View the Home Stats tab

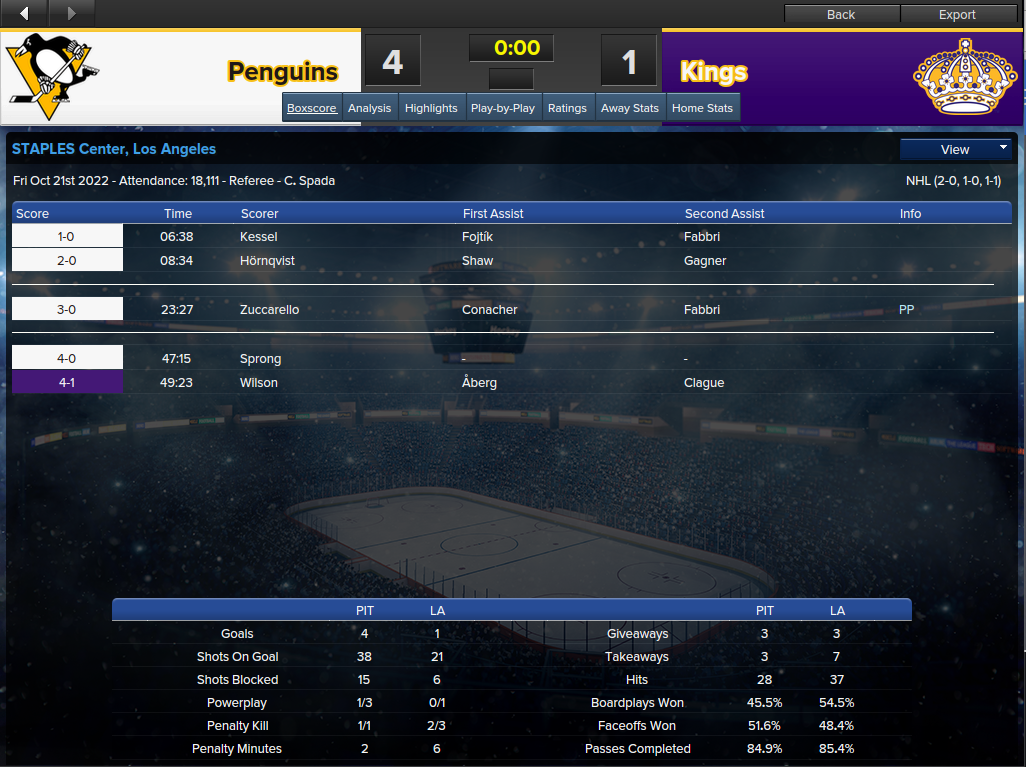coord(702,108)
